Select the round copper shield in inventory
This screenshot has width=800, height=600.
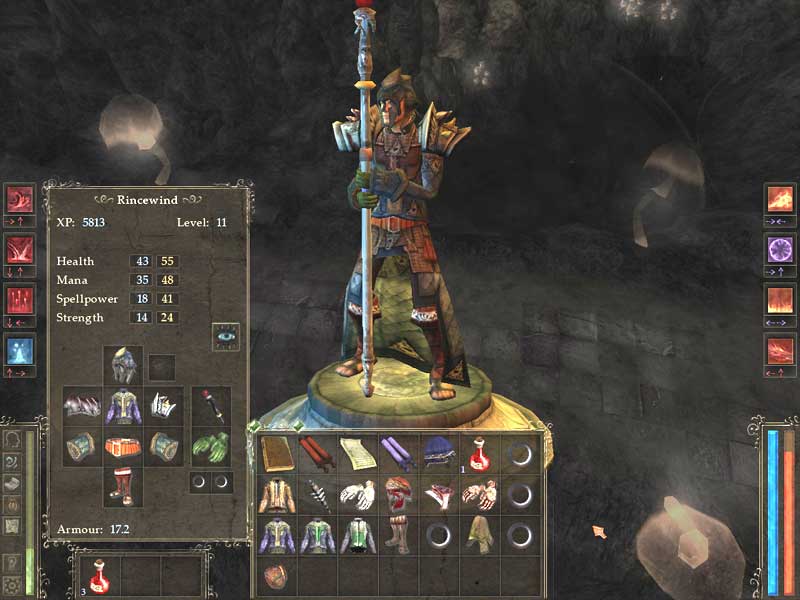(x=276, y=577)
